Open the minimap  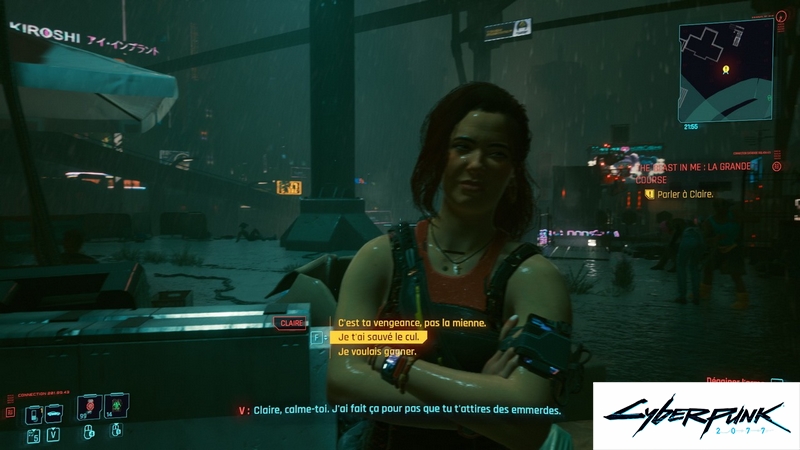(726, 68)
